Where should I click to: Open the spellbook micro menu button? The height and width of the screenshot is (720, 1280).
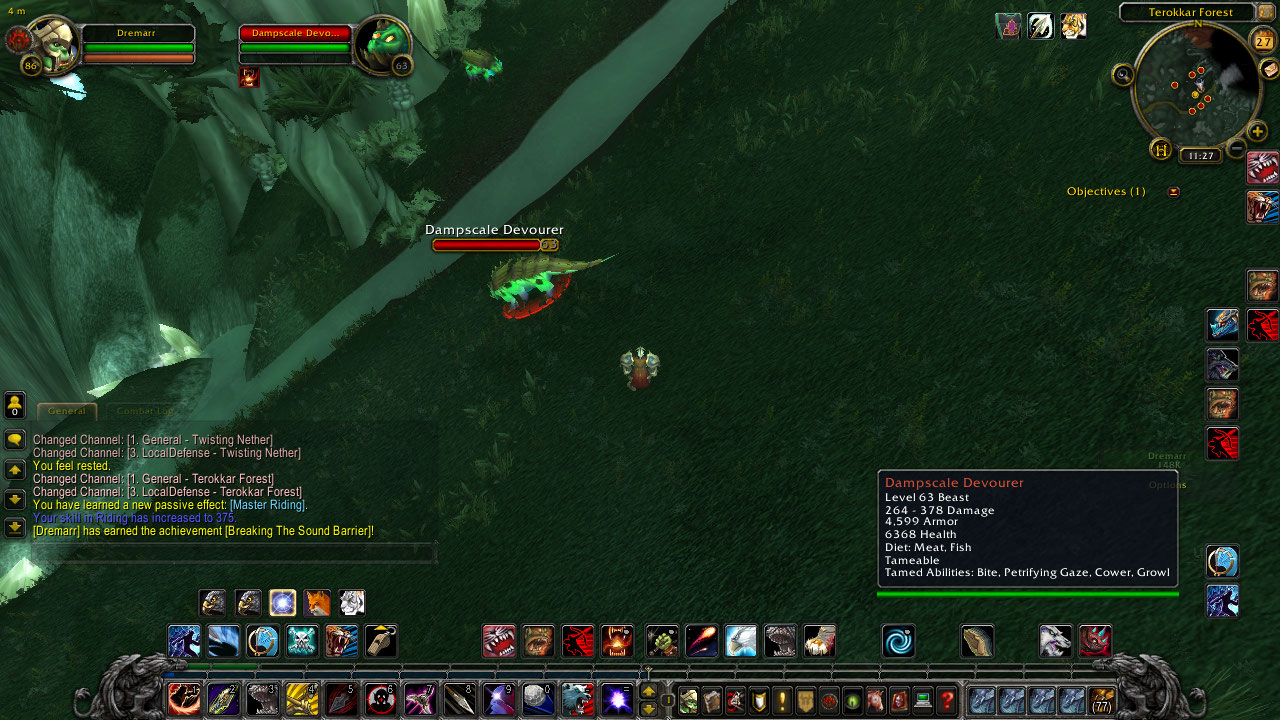(711, 700)
